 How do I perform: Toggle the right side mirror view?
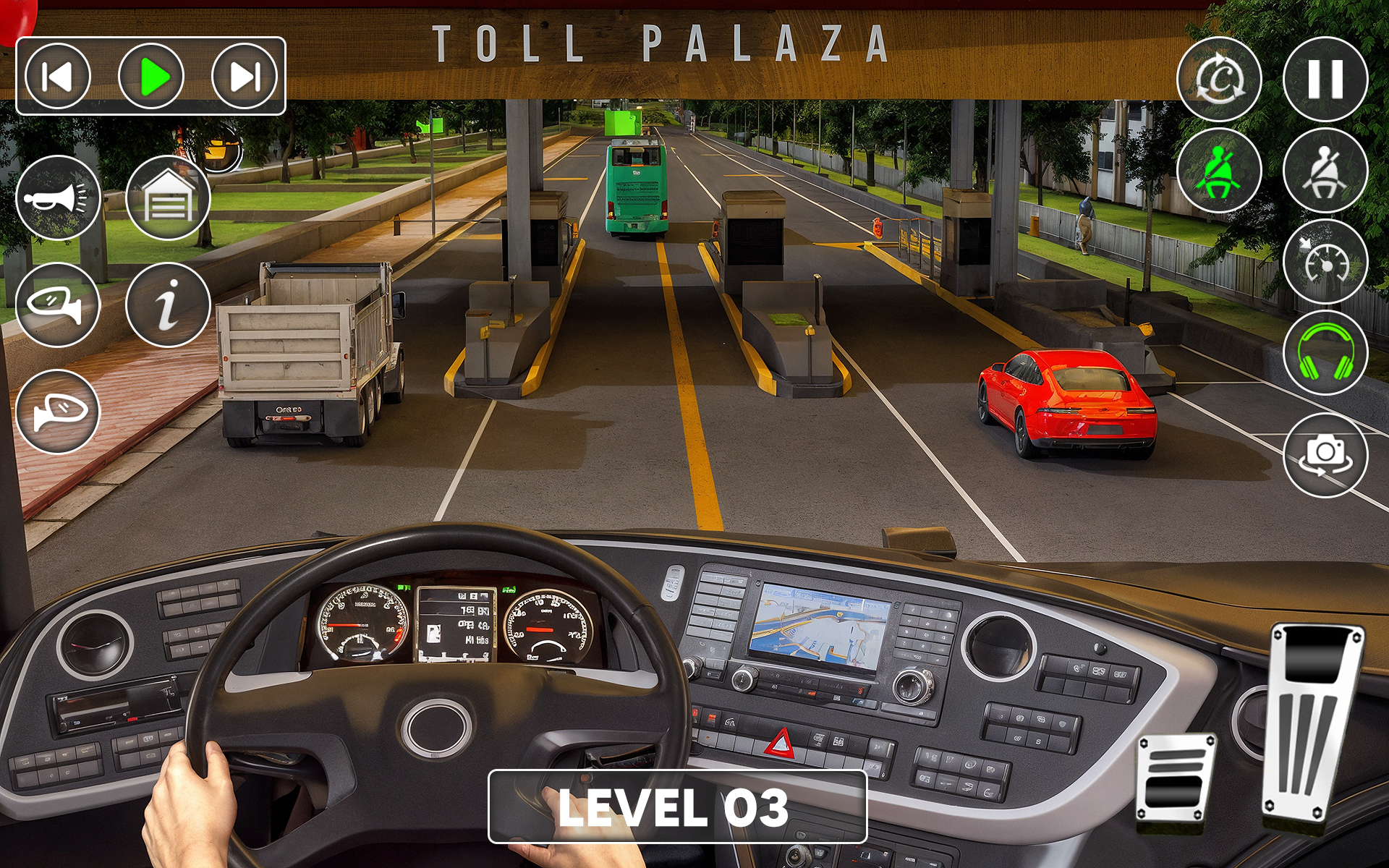pos(58,412)
